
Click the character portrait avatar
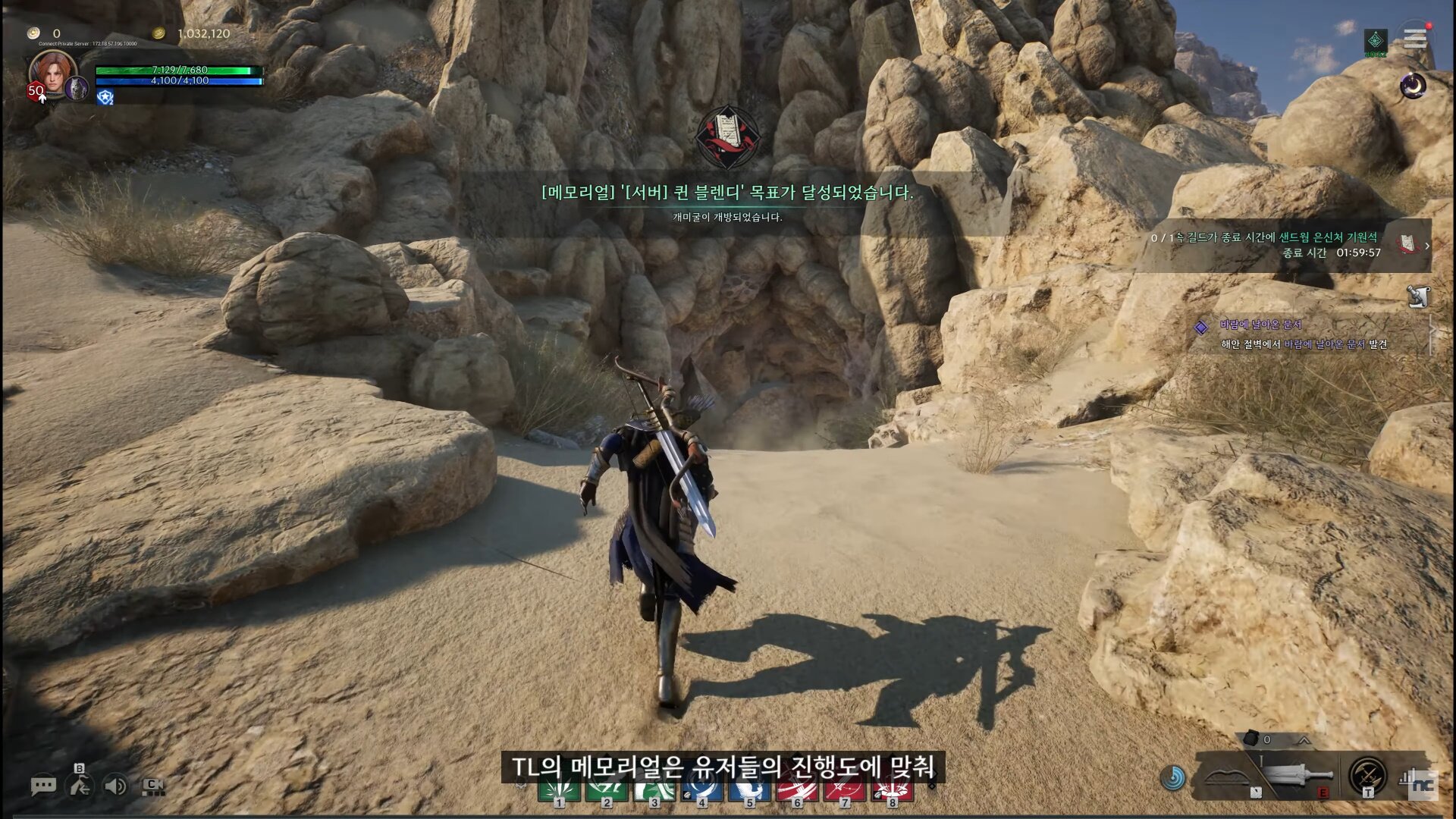click(x=52, y=73)
